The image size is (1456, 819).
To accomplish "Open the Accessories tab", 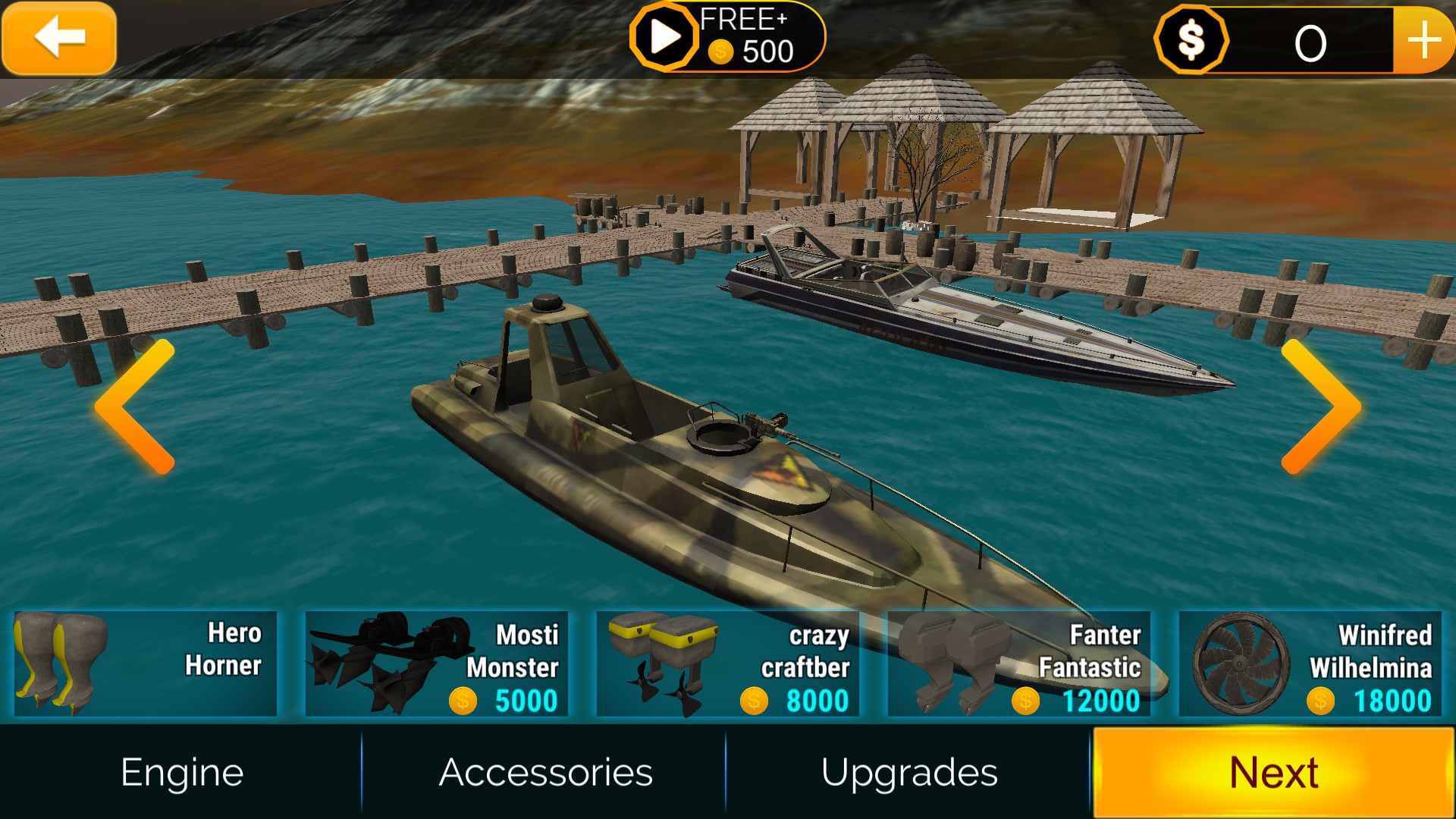I will (x=545, y=773).
